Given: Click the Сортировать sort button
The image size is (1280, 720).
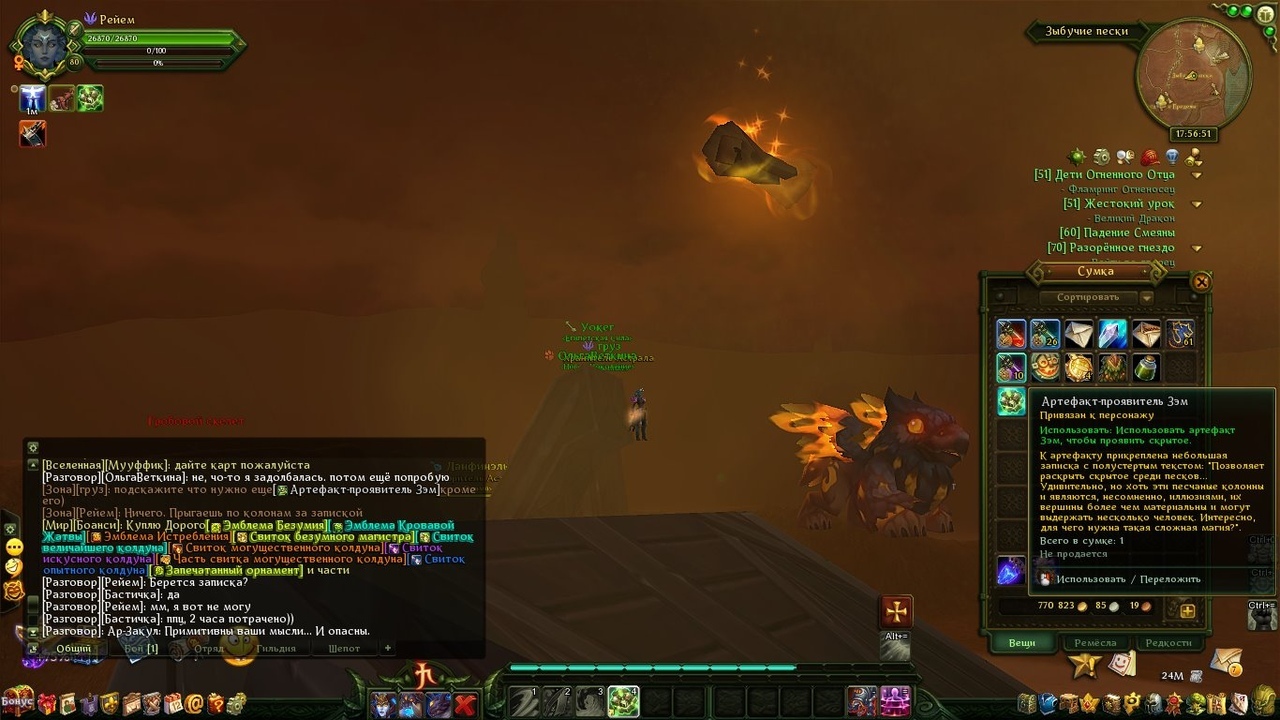Looking at the screenshot, I should click(x=1087, y=297).
